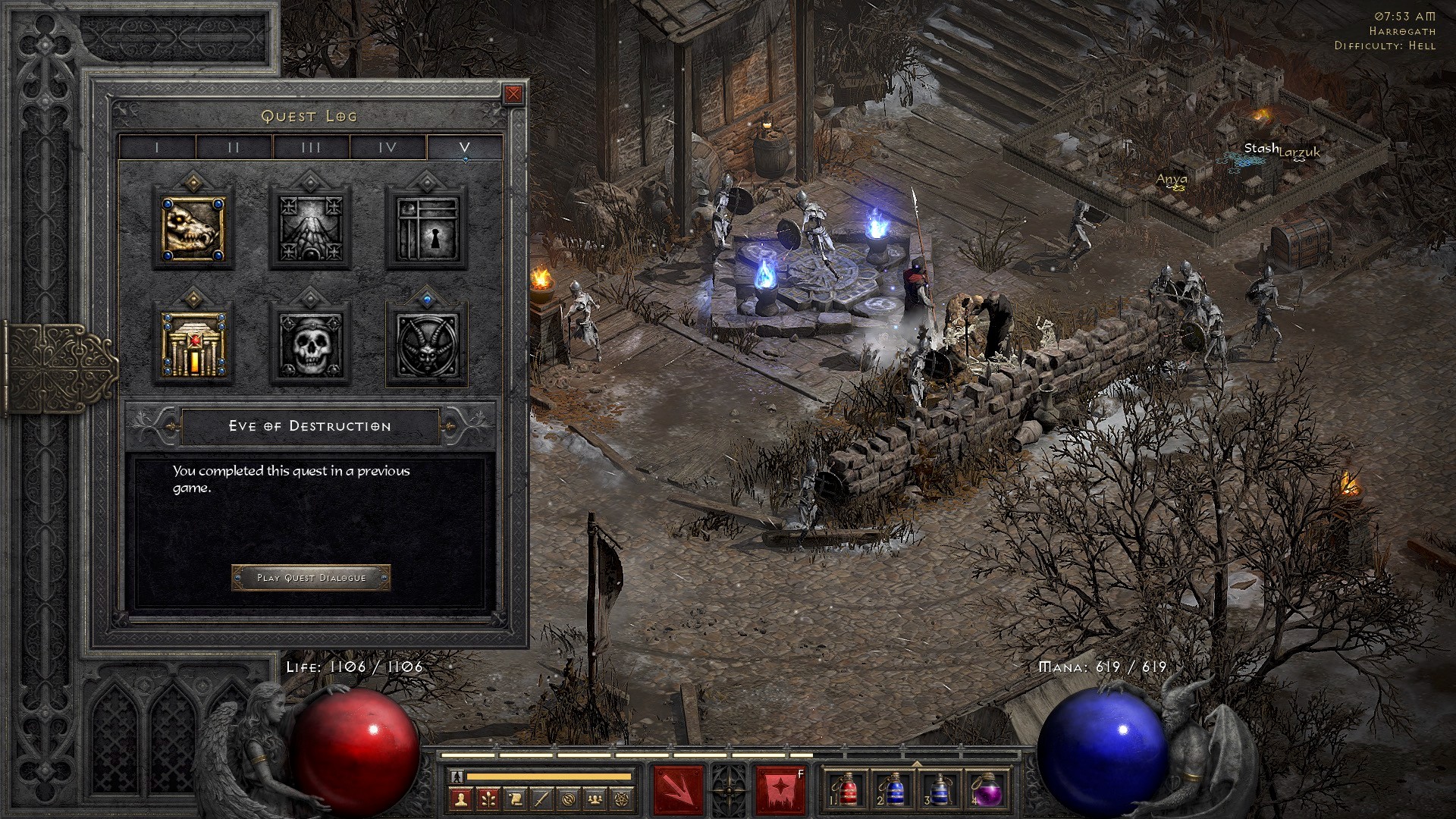Play Quest Dialogue for Eve of Destruction
The height and width of the screenshot is (819, 1456).
[311, 578]
